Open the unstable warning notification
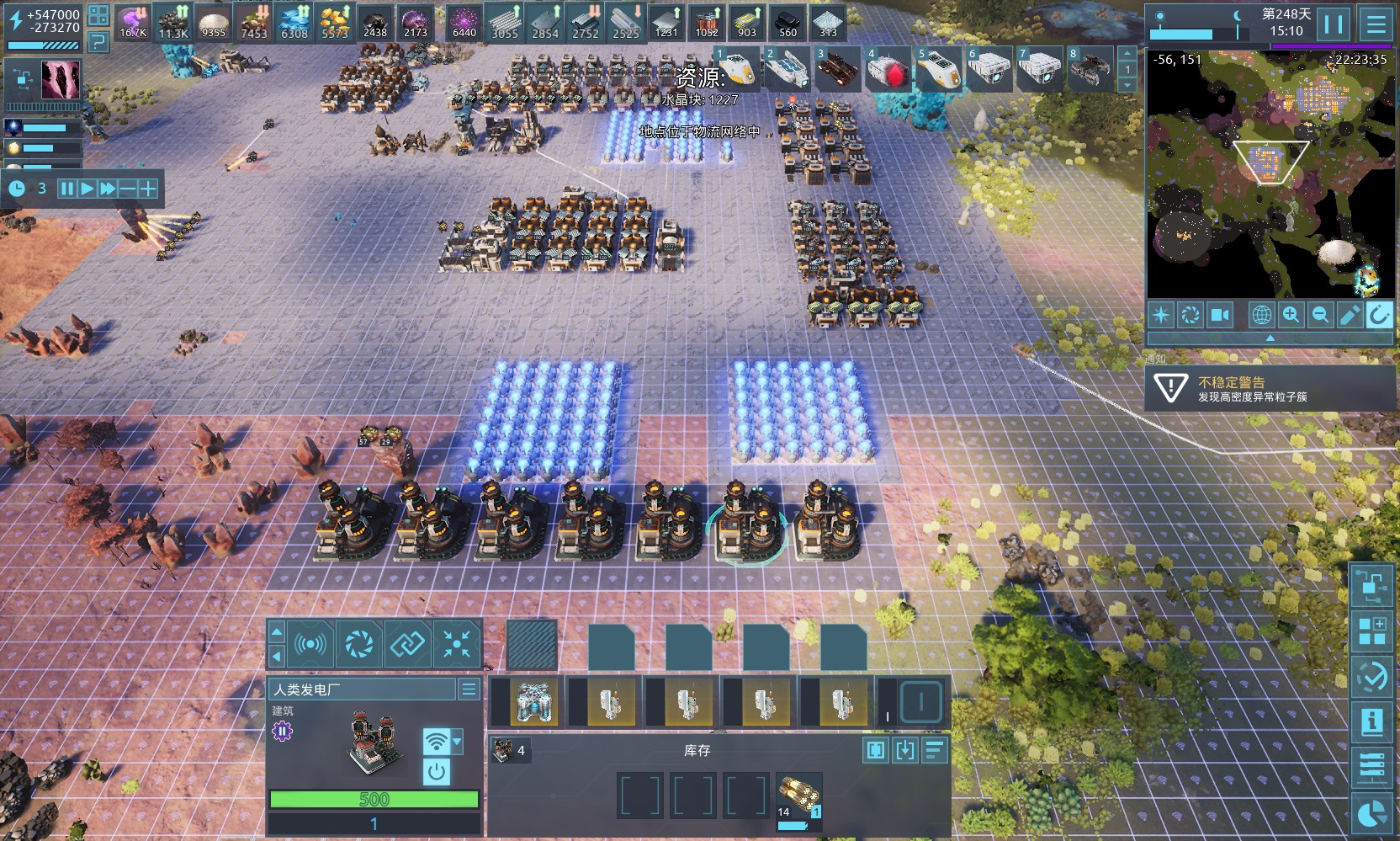Screen dimensions: 1400x841 tap(1269, 388)
